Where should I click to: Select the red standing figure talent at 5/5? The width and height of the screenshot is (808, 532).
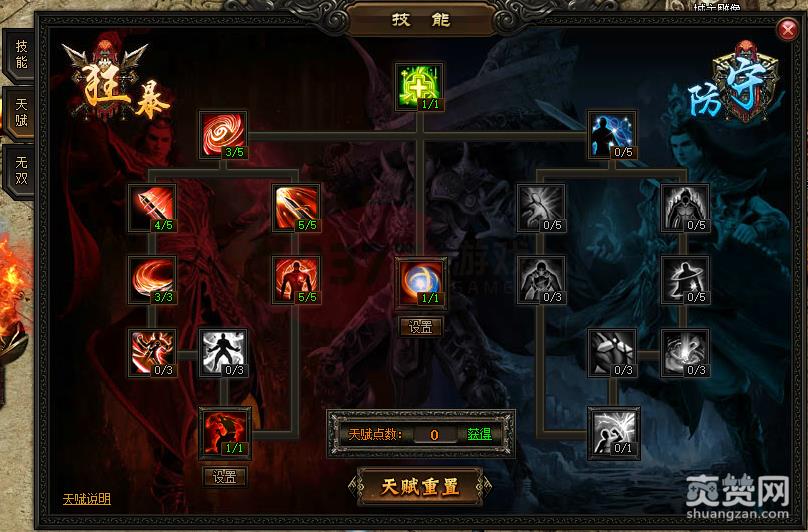click(x=297, y=278)
